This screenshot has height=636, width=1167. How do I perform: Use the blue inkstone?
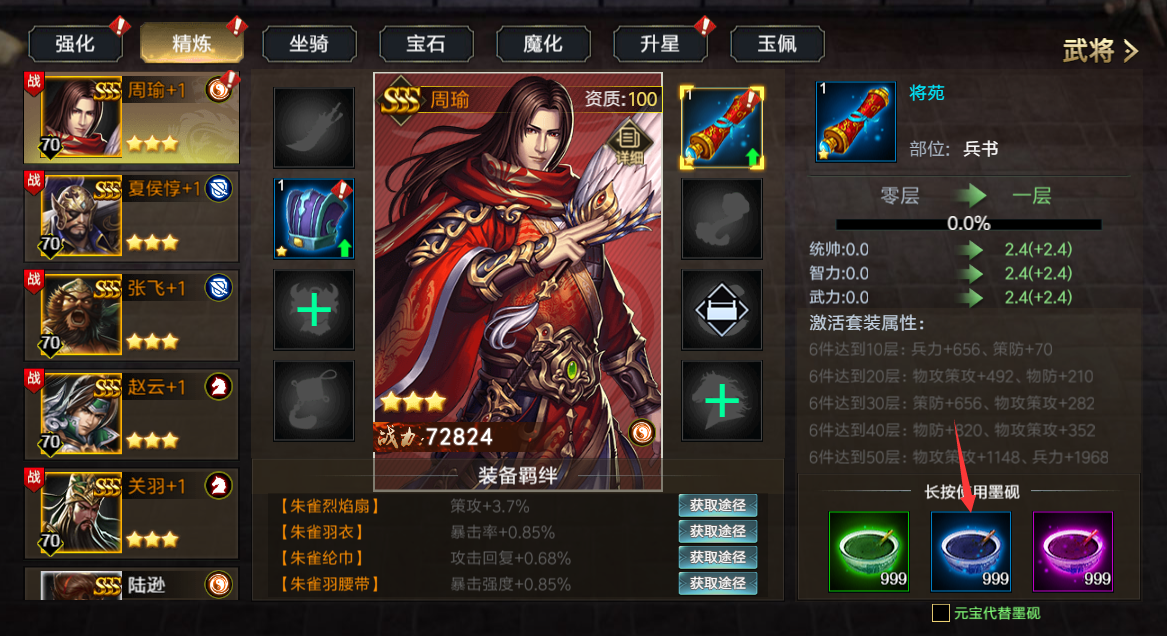[970, 551]
